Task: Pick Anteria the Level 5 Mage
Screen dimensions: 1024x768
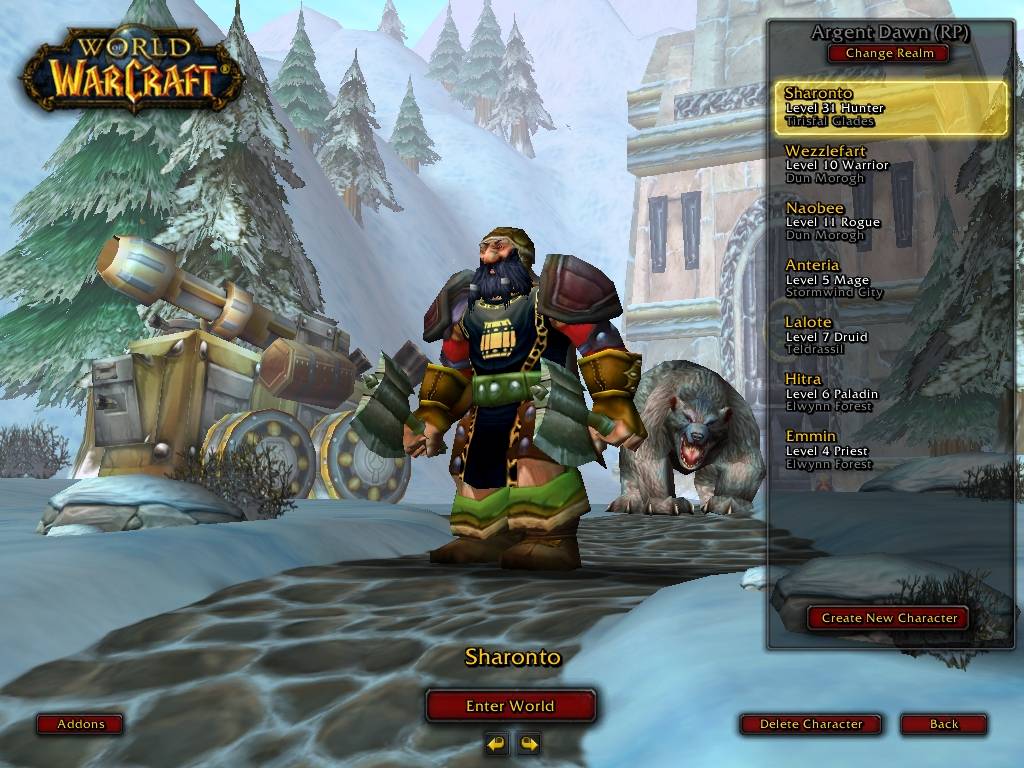Action: click(890, 278)
